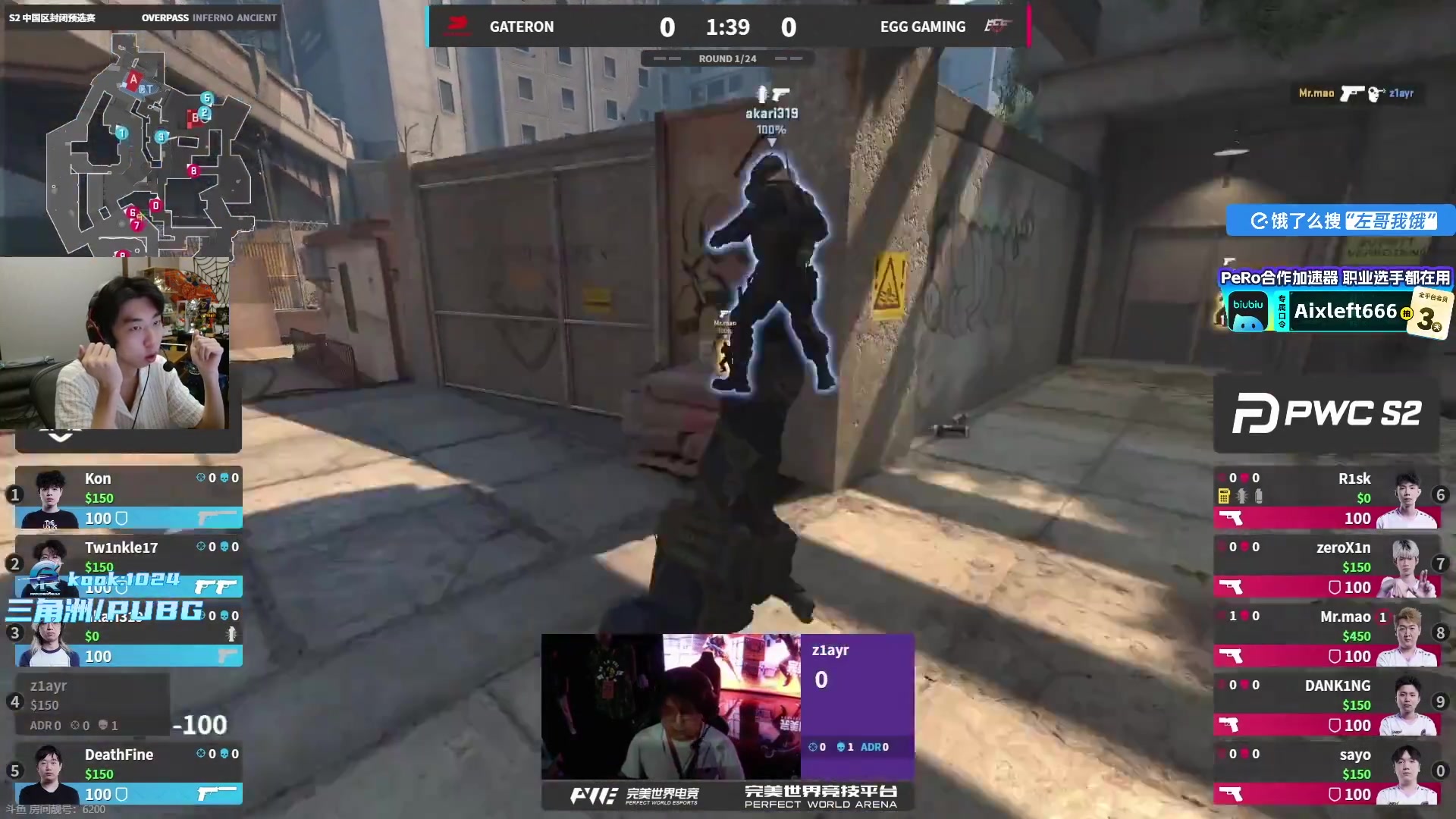This screenshot has height=819, width=1456.
Task: Click the GATERON team name
Action: (522, 27)
